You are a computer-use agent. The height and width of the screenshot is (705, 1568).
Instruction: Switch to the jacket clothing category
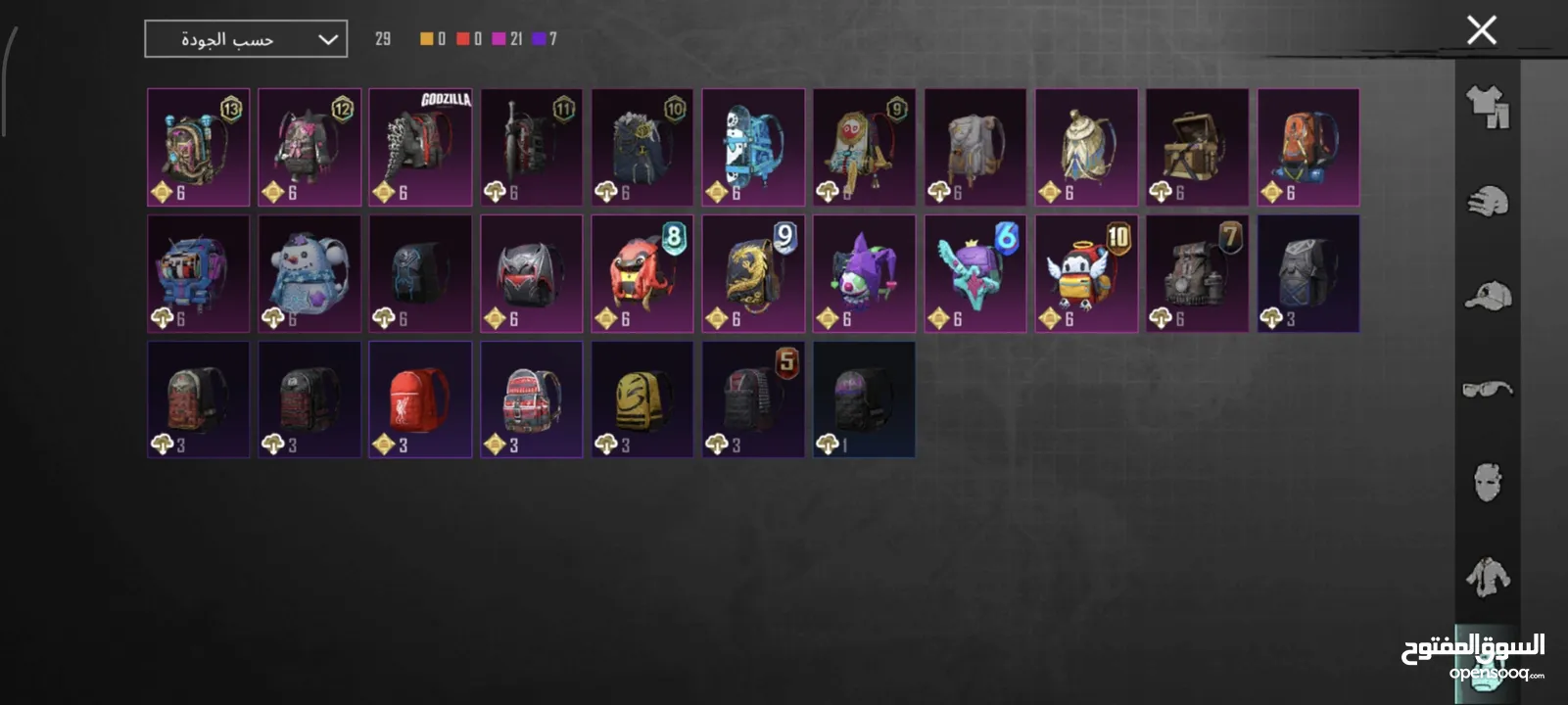click(x=1488, y=576)
